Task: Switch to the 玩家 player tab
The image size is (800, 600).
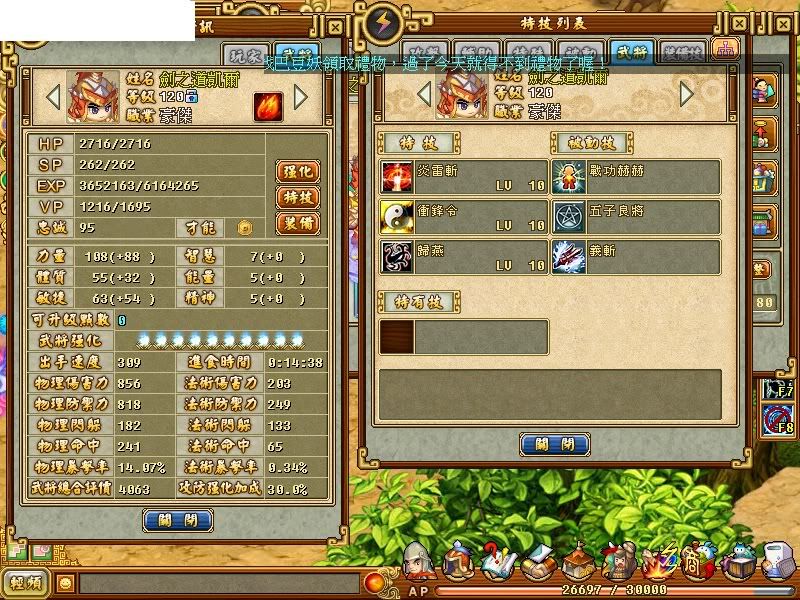Action: click(x=250, y=55)
